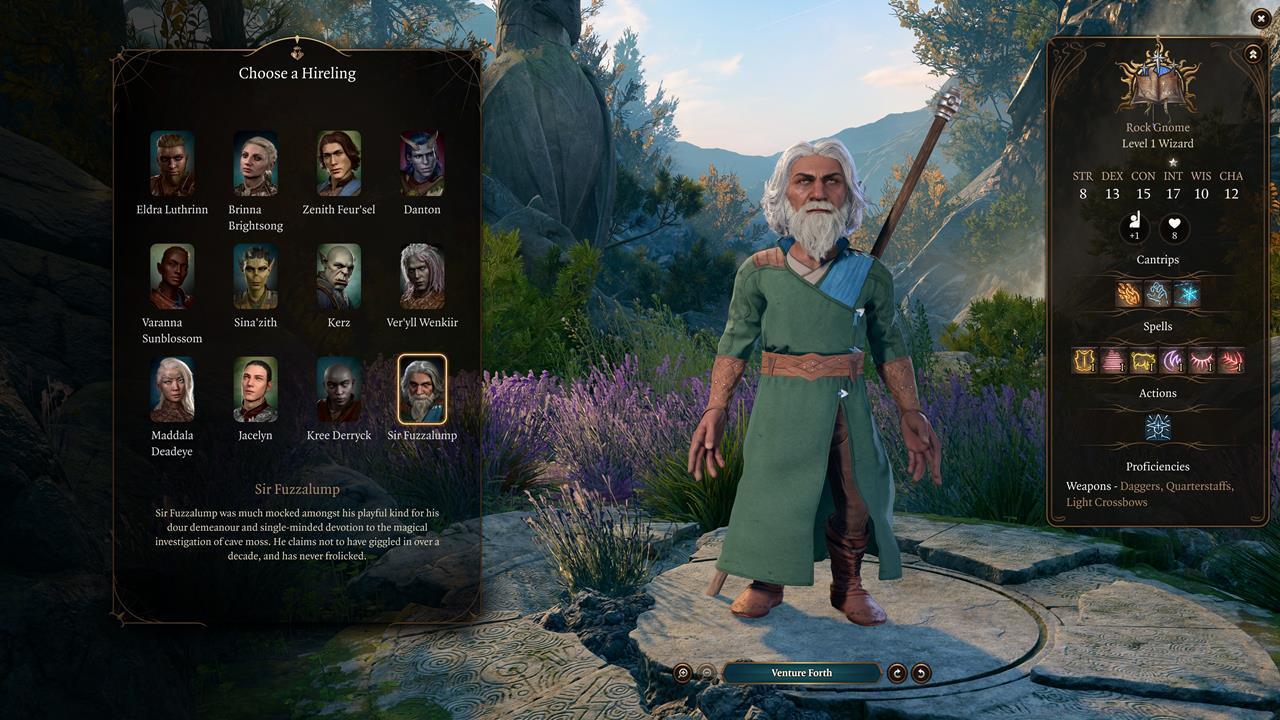Choose Brinna Brightsong's portrait
Screen dimensions: 1280x720
point(255,163)
